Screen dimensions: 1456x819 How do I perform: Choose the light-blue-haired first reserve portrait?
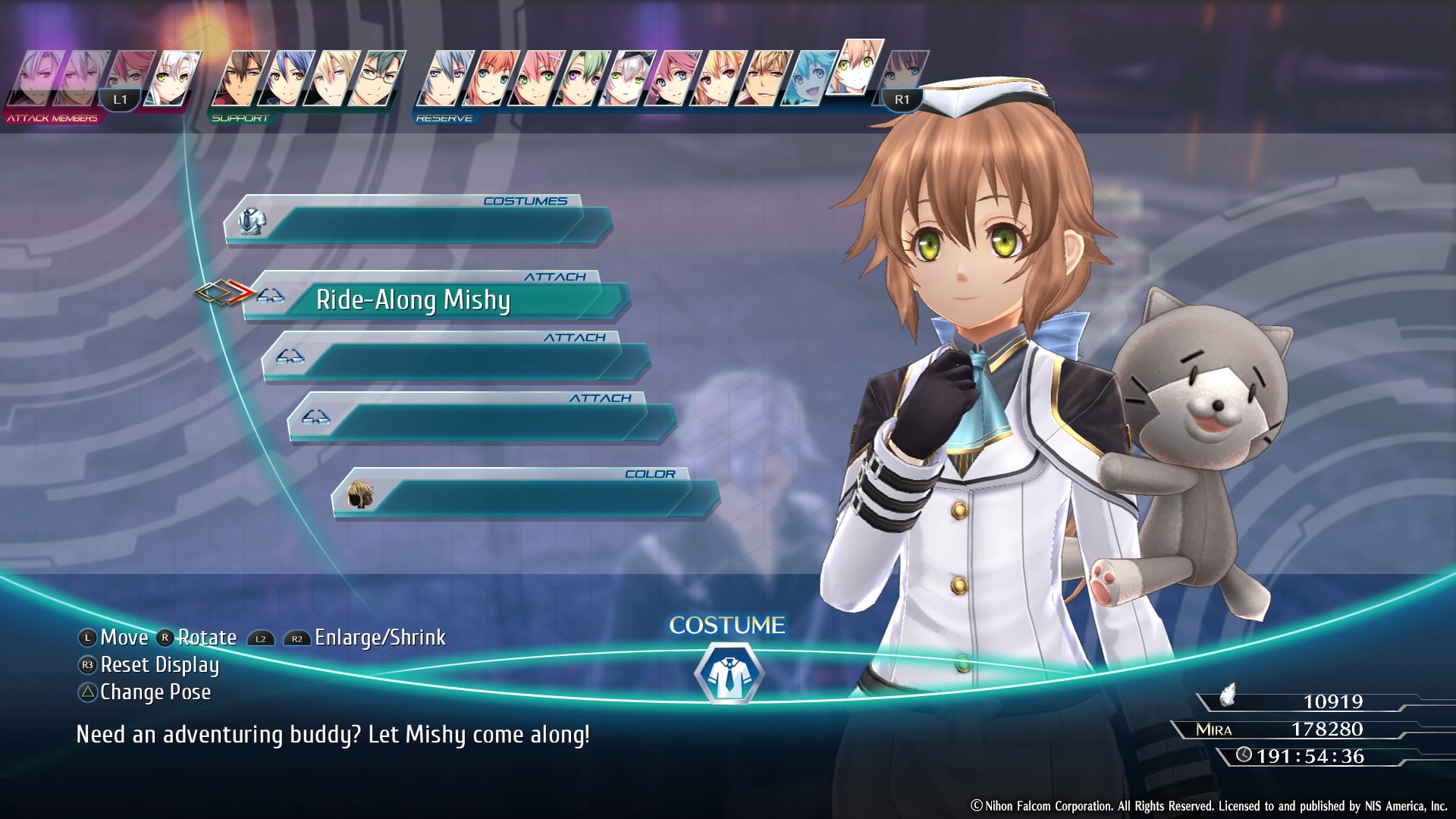(x=444, y=79)
